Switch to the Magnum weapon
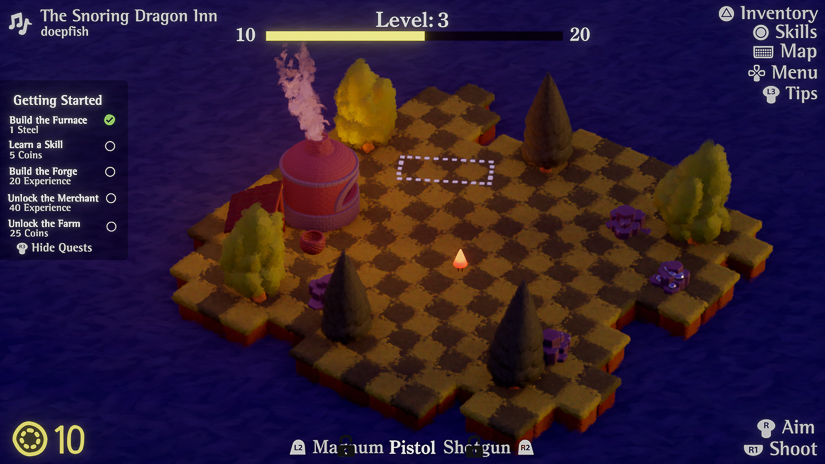825x464 pixels. click(347, 448)
